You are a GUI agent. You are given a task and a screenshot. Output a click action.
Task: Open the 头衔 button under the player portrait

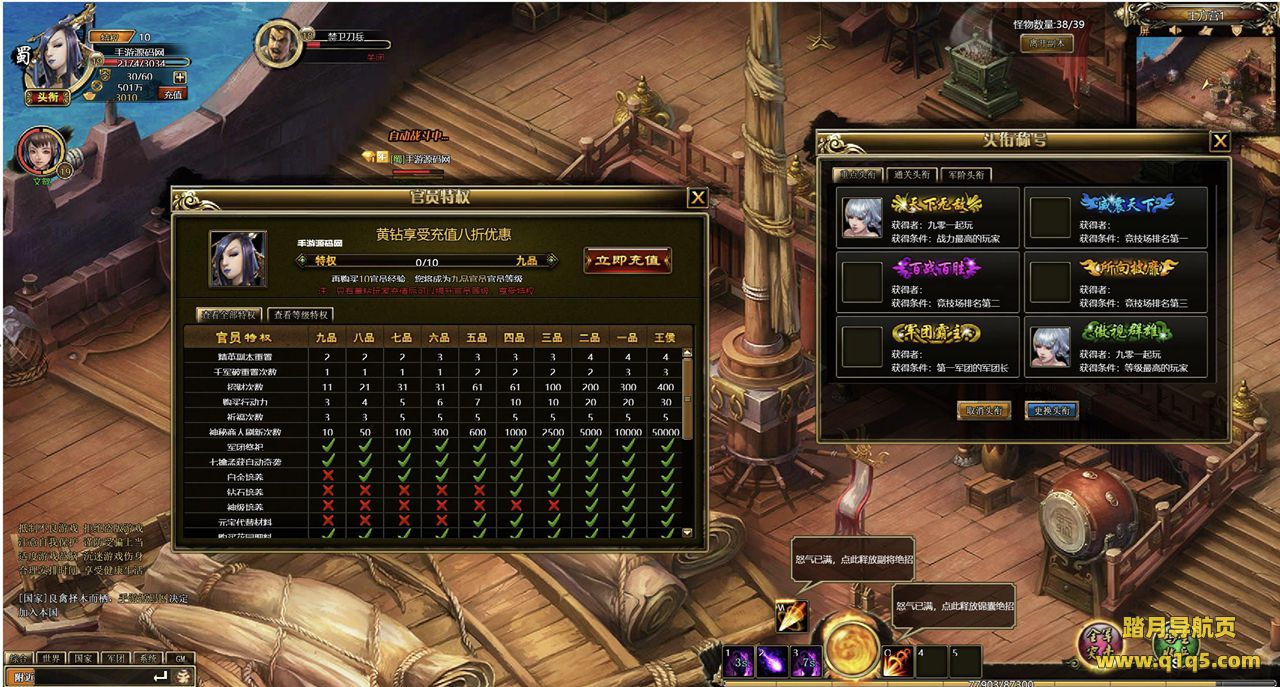[x=48, y=97]
